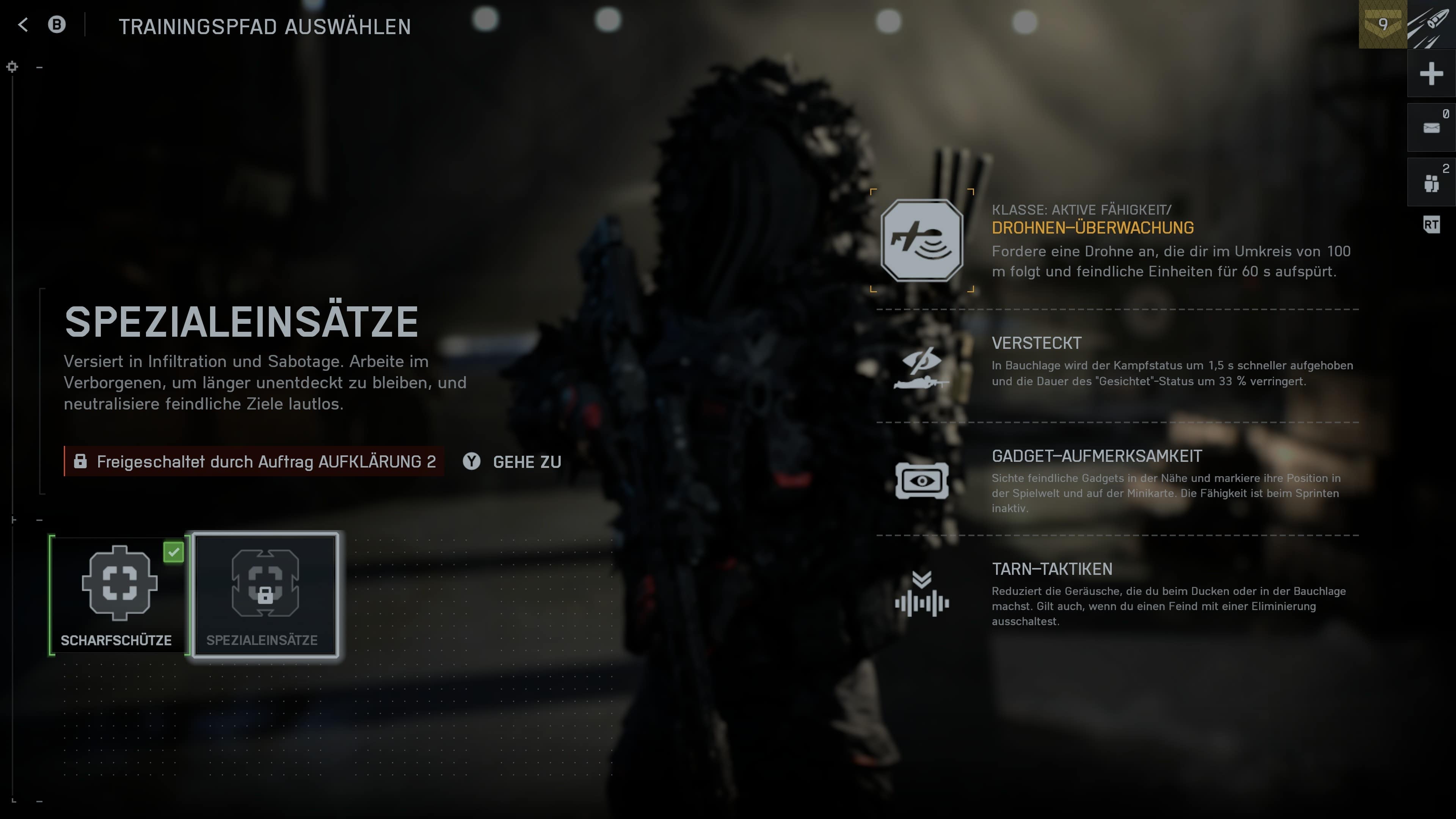Select the Drohnen-Überwachung ability icon
Screen dimensions: 1456x819
921,241
